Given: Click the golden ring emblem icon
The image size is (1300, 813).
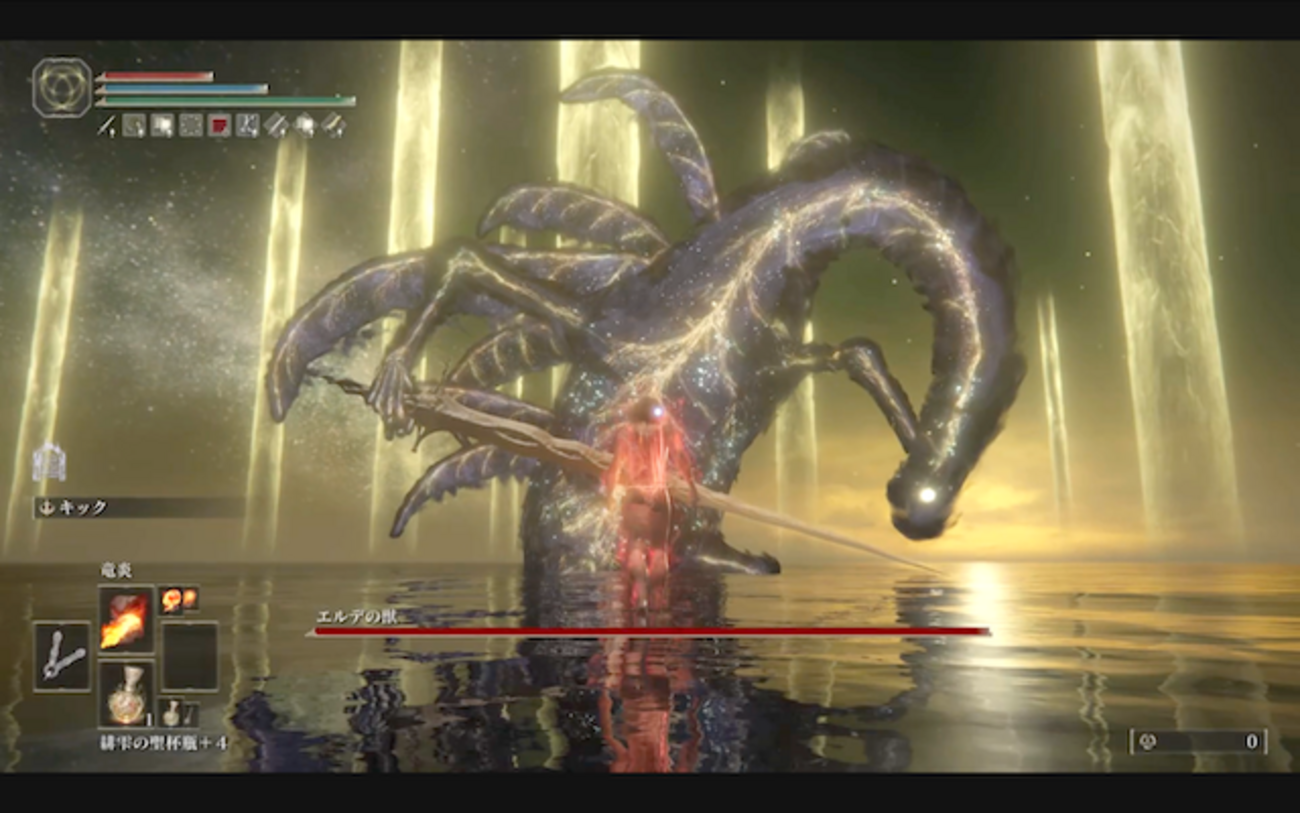Looking at the screenshot, I should (62, 87).
